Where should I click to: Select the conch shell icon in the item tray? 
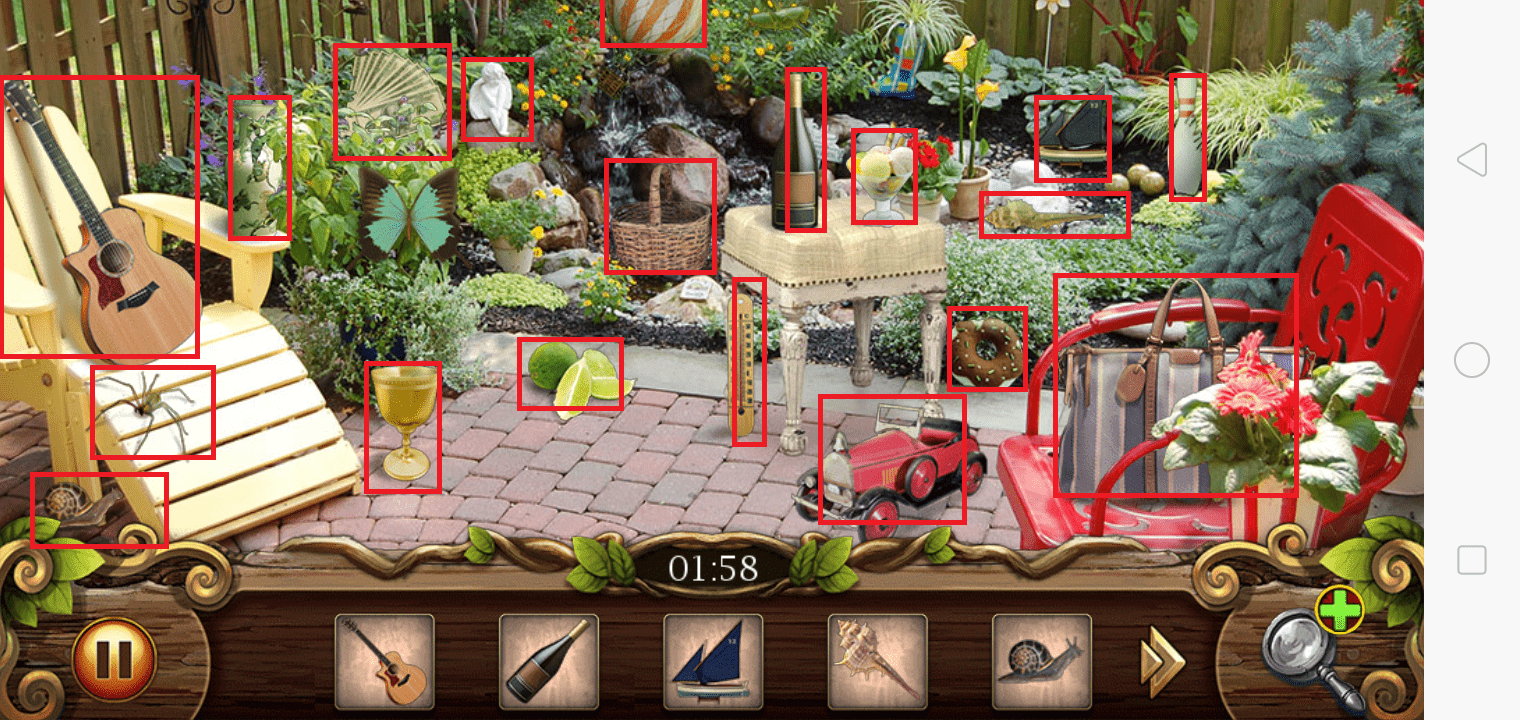877,662
